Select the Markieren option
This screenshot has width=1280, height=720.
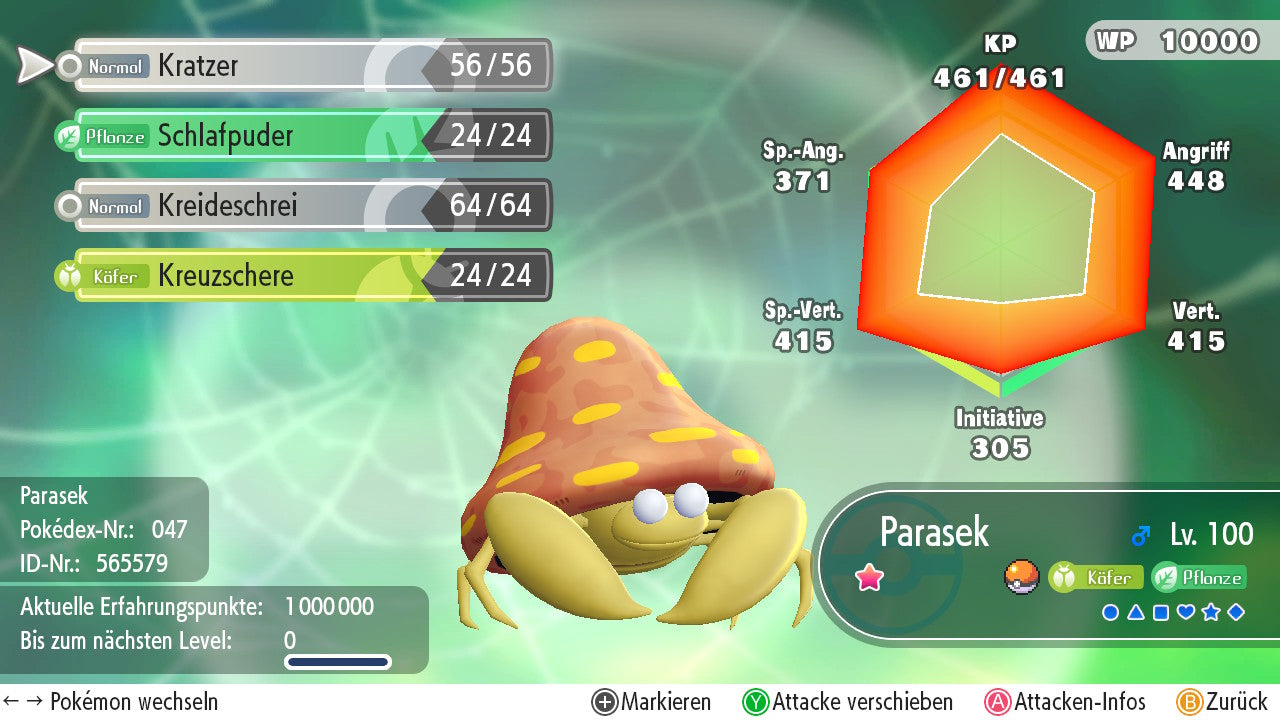(652, 702)
